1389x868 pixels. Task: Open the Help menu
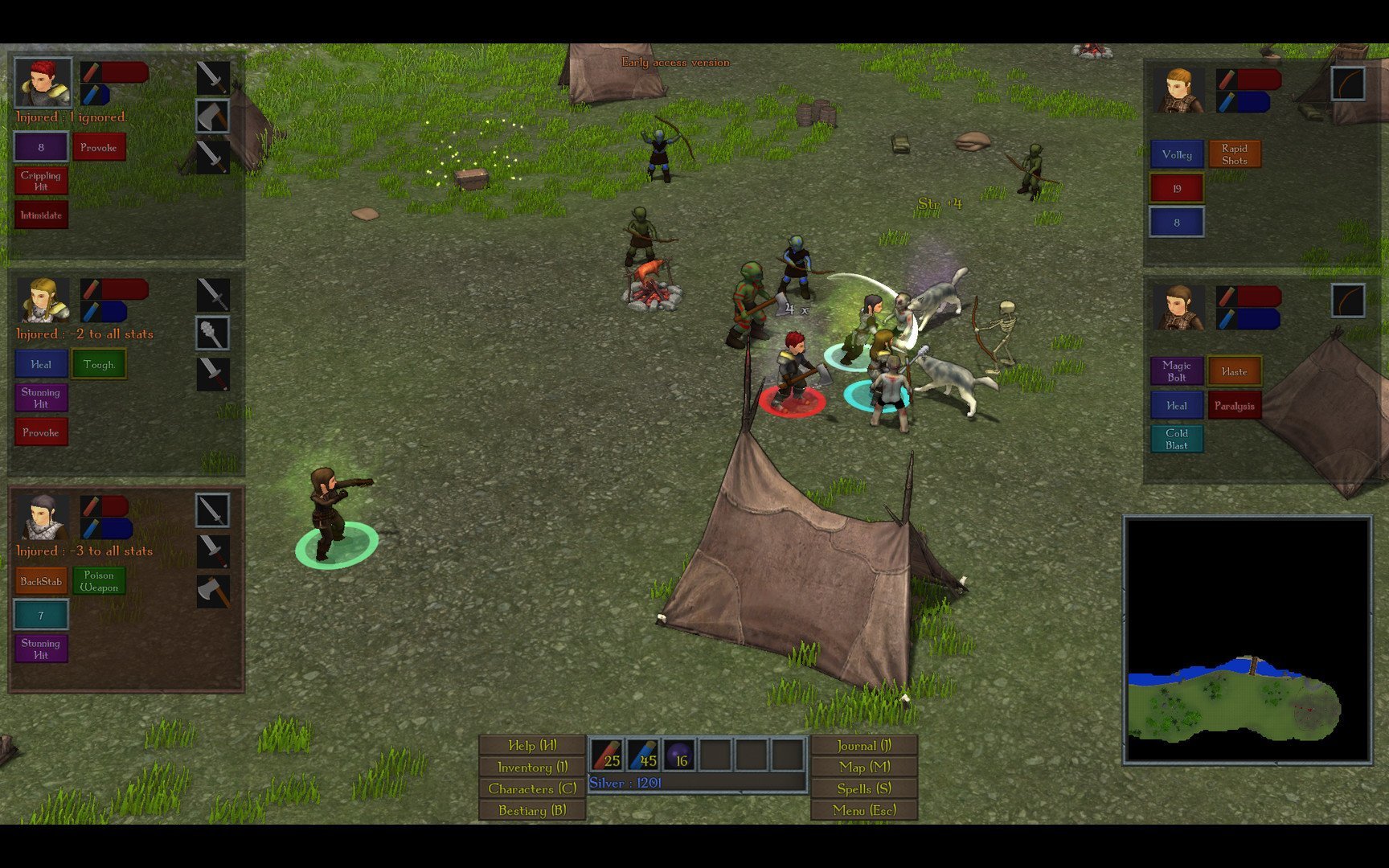tap(532, 746)
